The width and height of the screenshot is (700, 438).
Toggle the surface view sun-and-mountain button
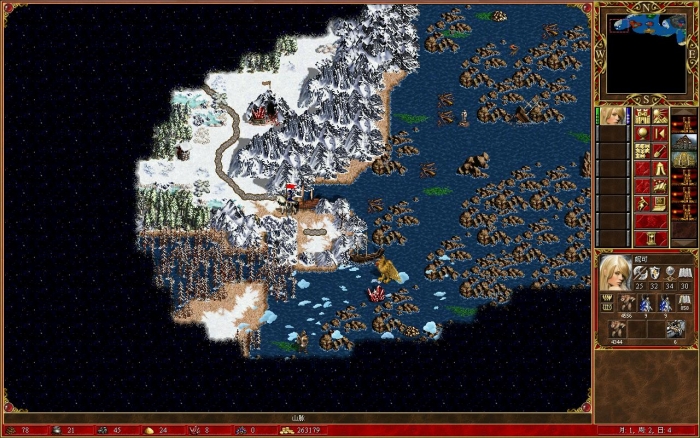659,115
